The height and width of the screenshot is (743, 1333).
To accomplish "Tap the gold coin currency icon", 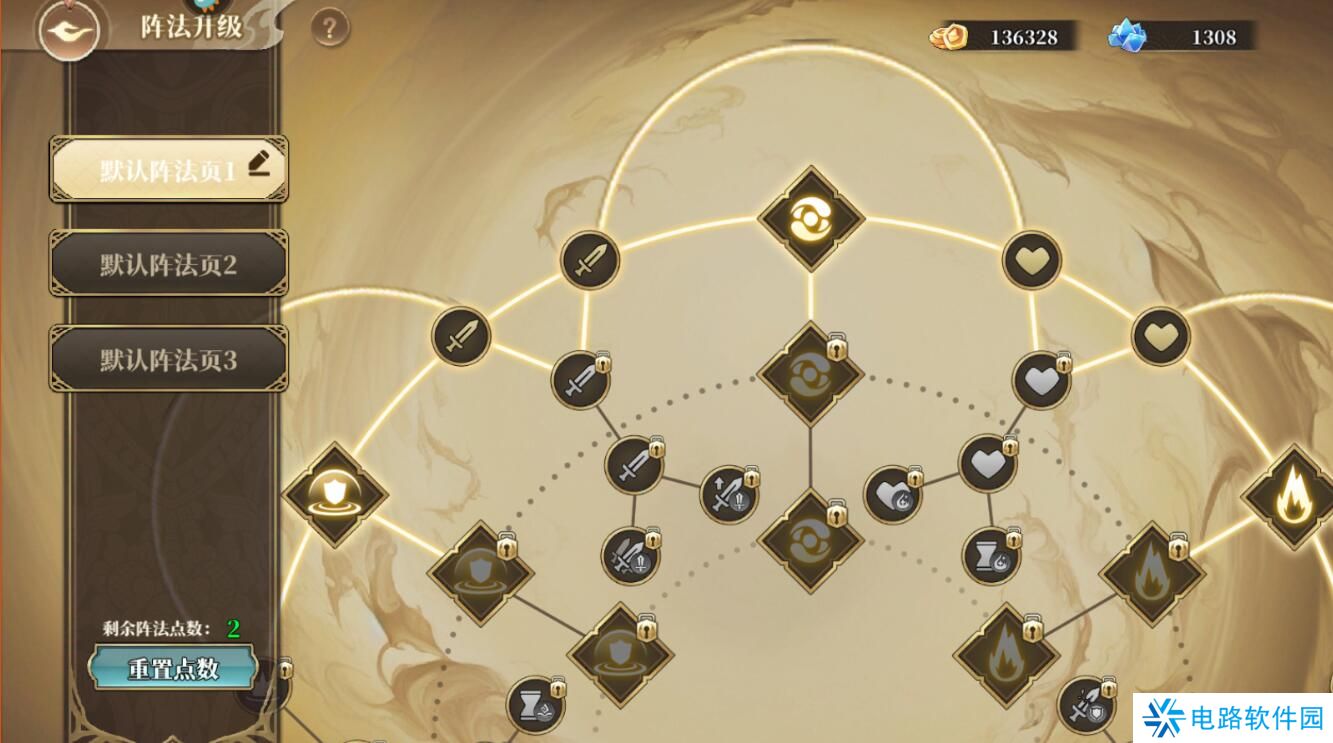I will click(x=948, y=37).
